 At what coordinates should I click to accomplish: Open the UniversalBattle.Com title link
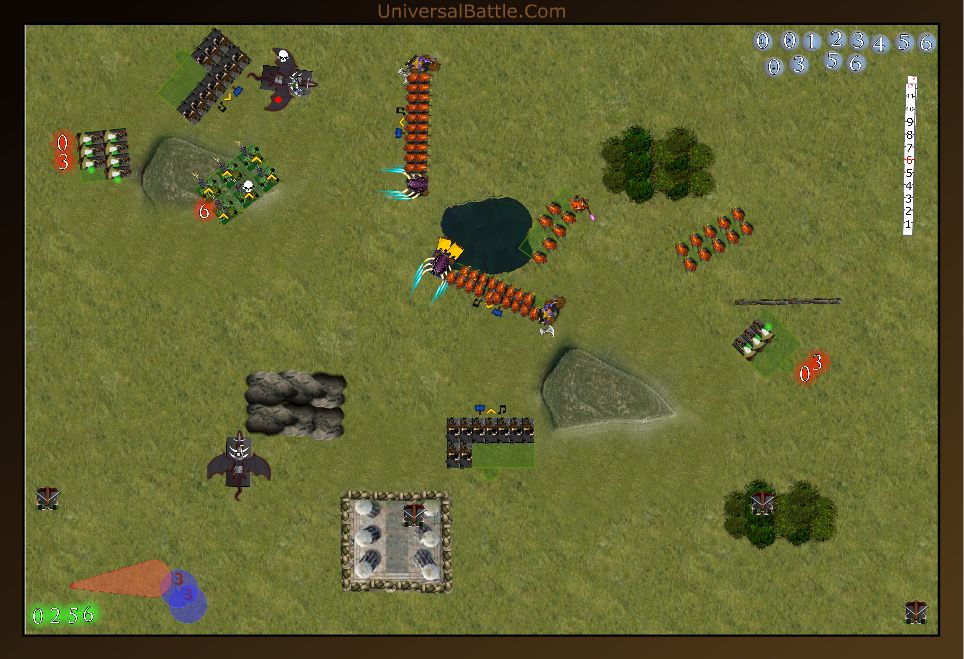point(471,11)
